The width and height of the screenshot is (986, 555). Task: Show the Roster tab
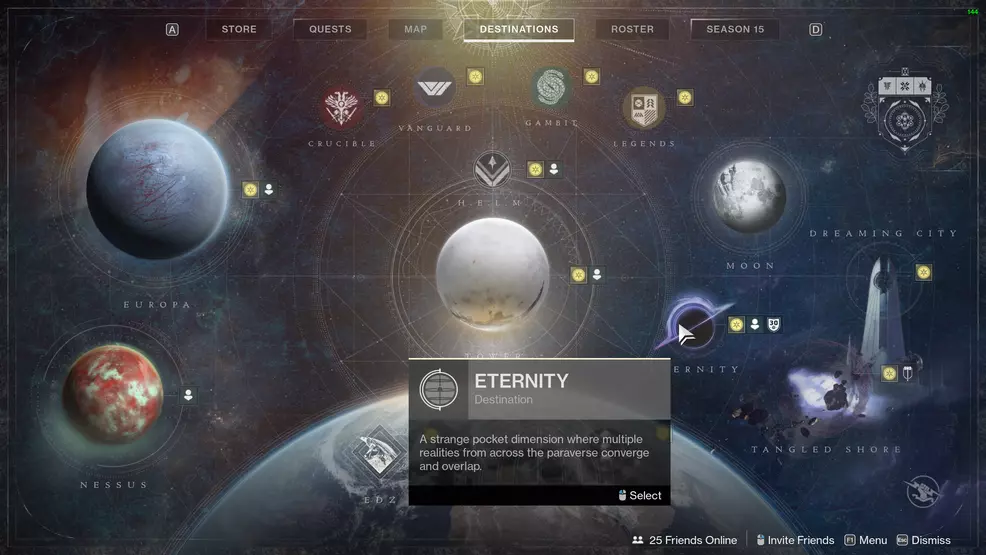click(632, 29)
